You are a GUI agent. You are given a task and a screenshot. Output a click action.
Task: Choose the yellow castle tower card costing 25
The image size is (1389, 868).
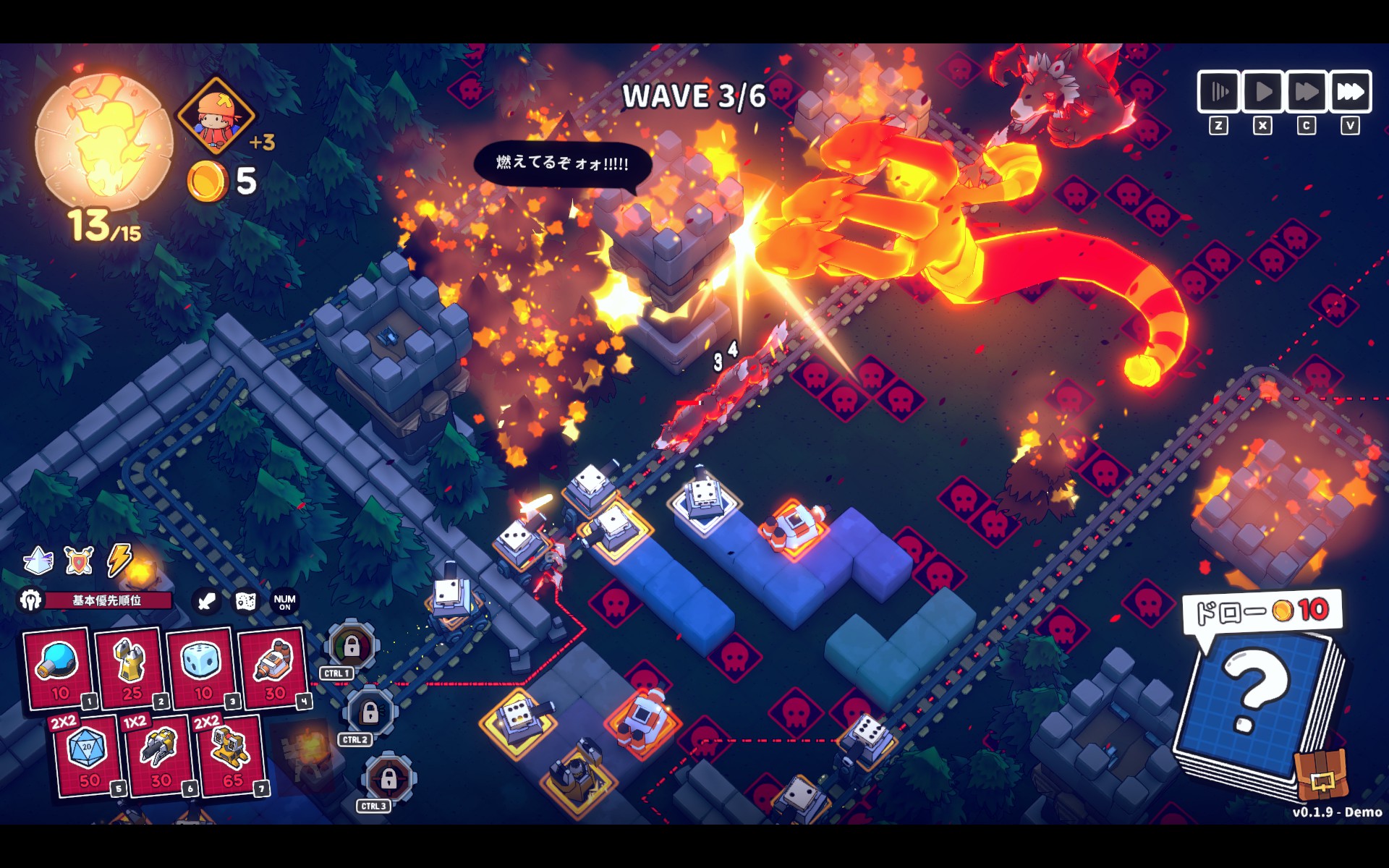tap(130, 667)
